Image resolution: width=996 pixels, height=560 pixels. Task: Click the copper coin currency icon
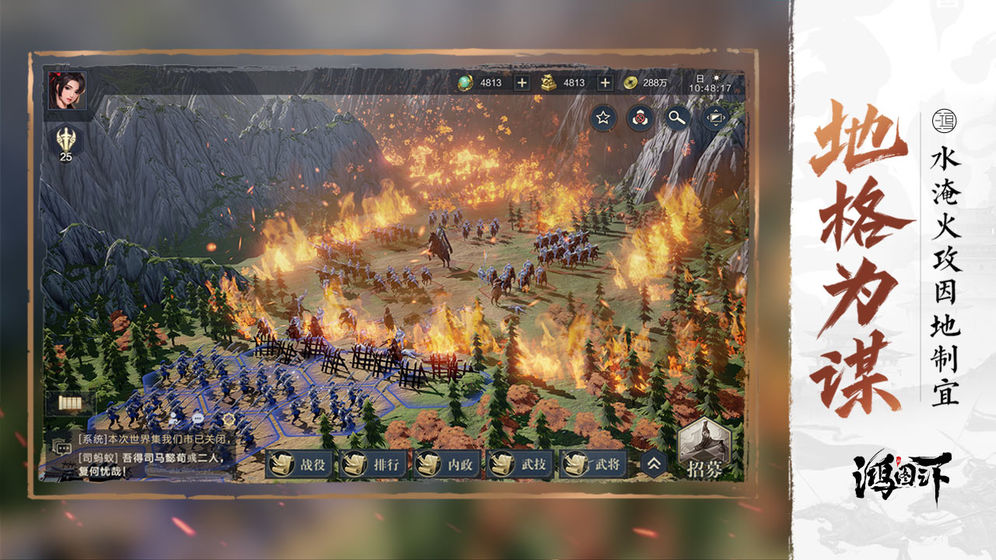(x=630, y=82)
